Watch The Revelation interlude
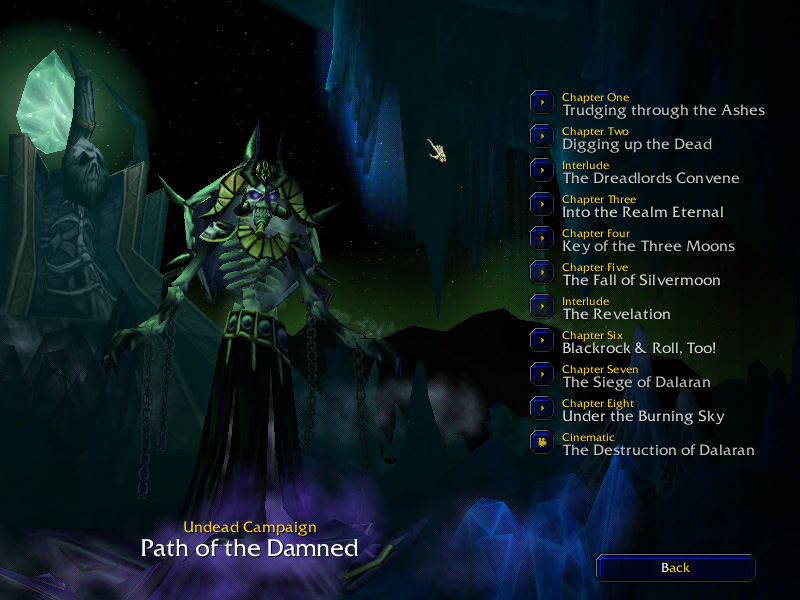 pos(542,306)
